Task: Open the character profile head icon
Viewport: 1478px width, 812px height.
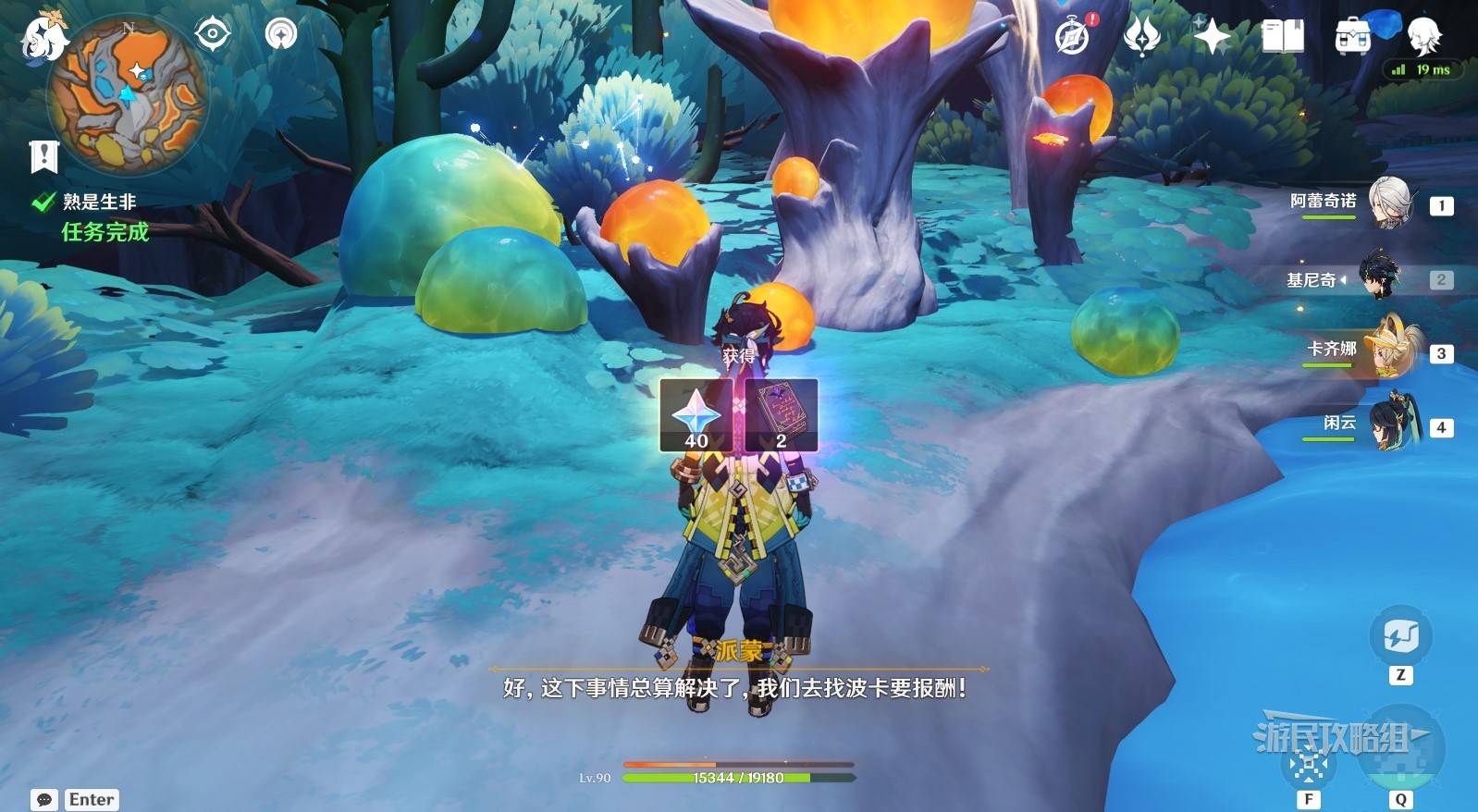Action: [1423, 35]
